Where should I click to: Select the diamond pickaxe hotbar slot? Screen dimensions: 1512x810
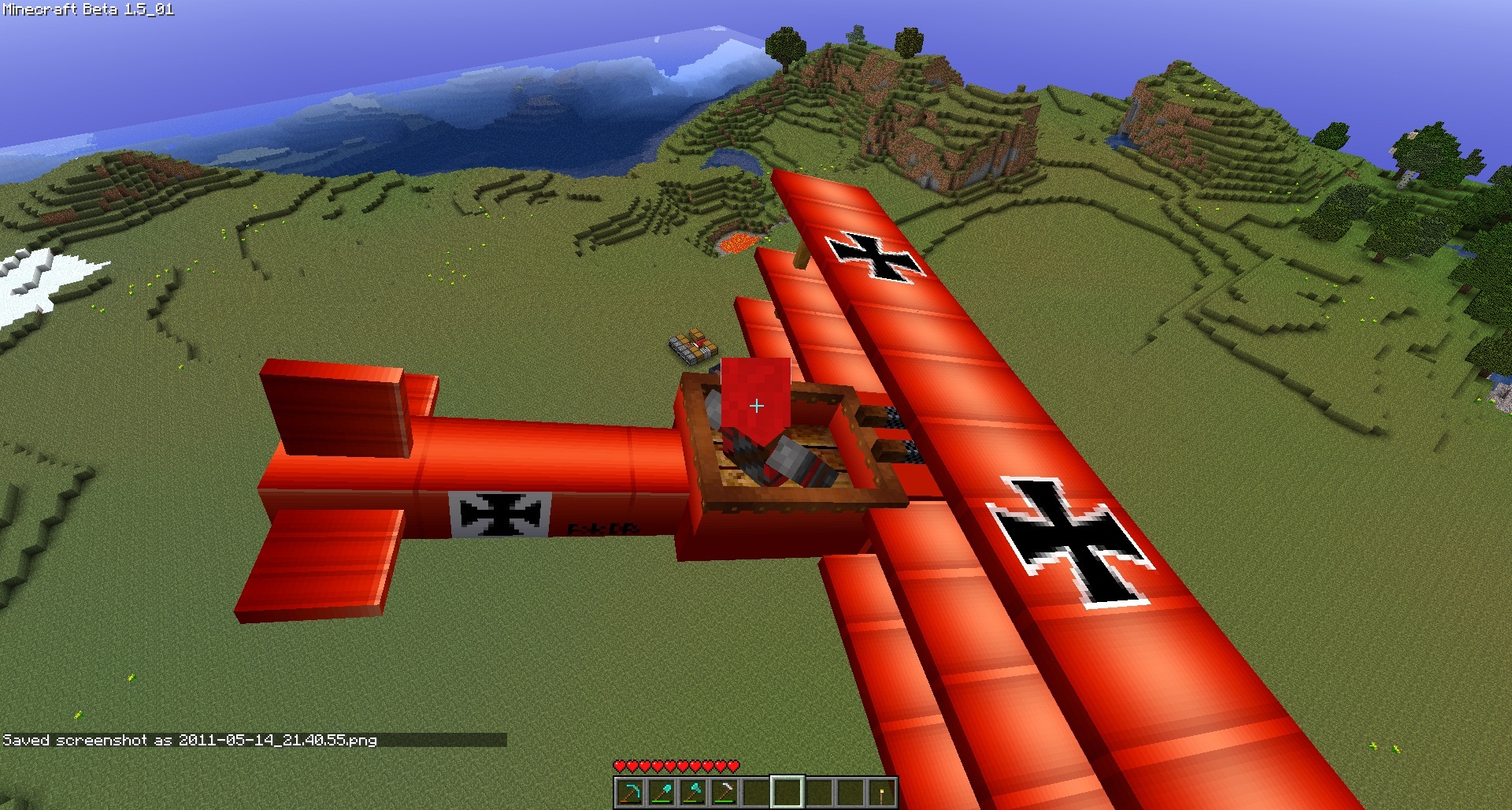click(x=630, y=792)
